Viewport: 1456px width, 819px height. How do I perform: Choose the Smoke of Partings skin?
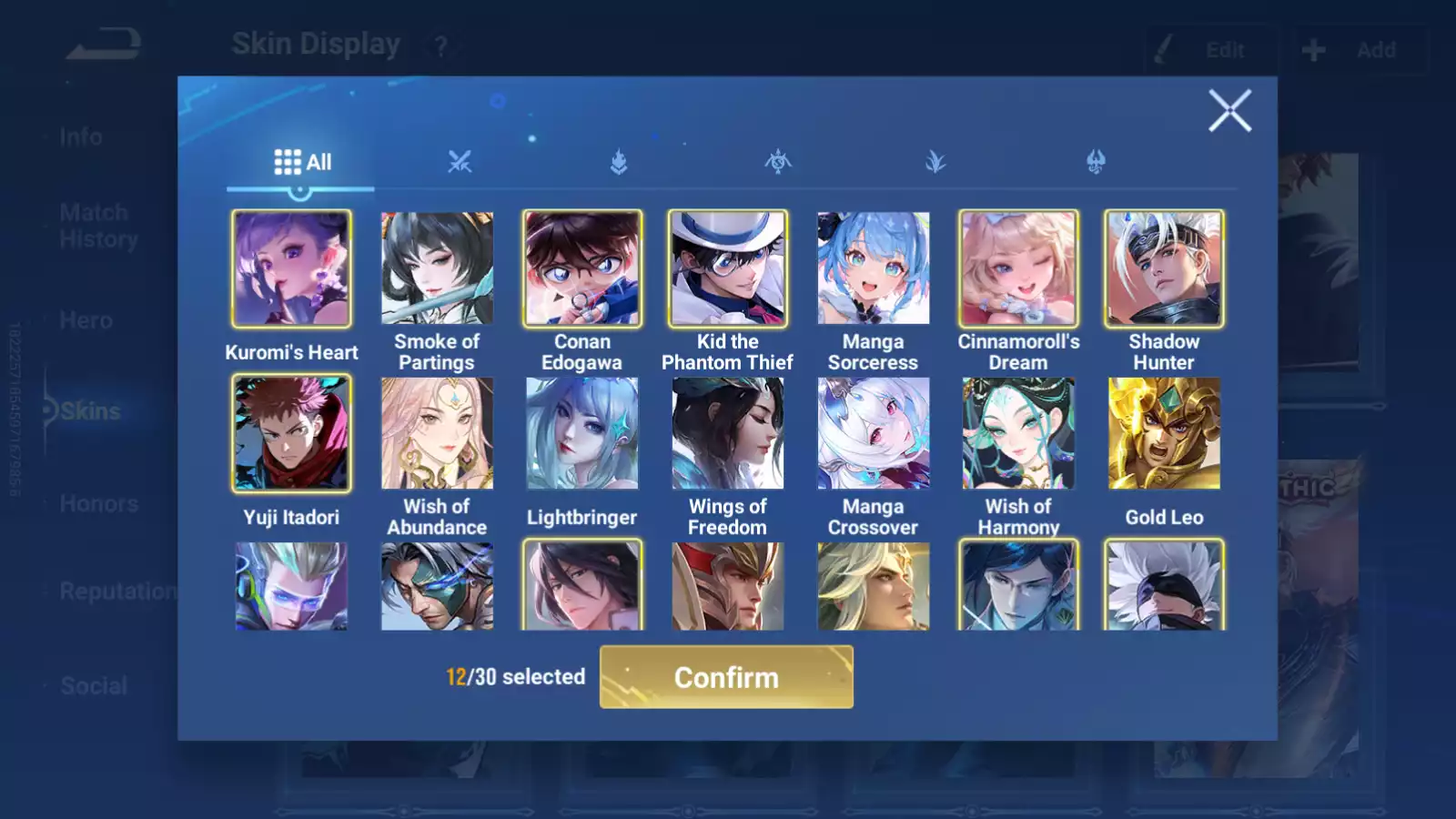tap(437, 269)
